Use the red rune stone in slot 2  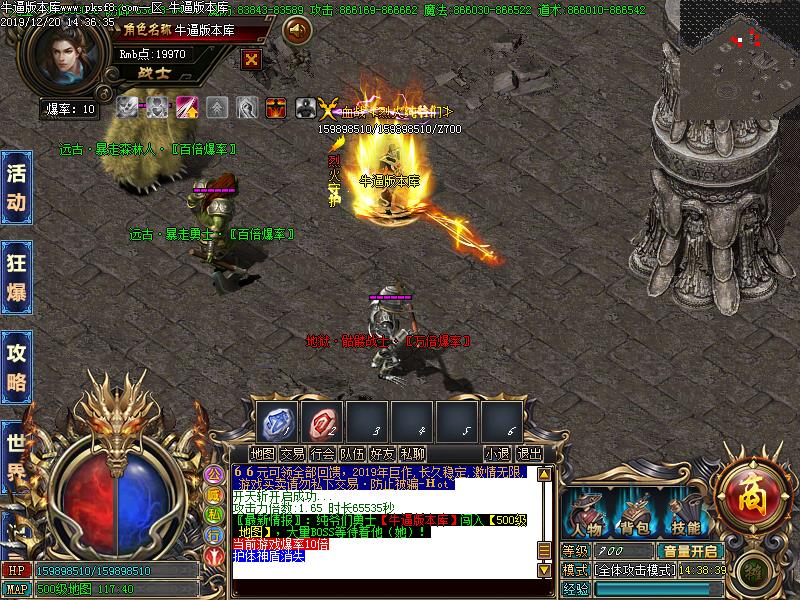[x=322, y=420]
